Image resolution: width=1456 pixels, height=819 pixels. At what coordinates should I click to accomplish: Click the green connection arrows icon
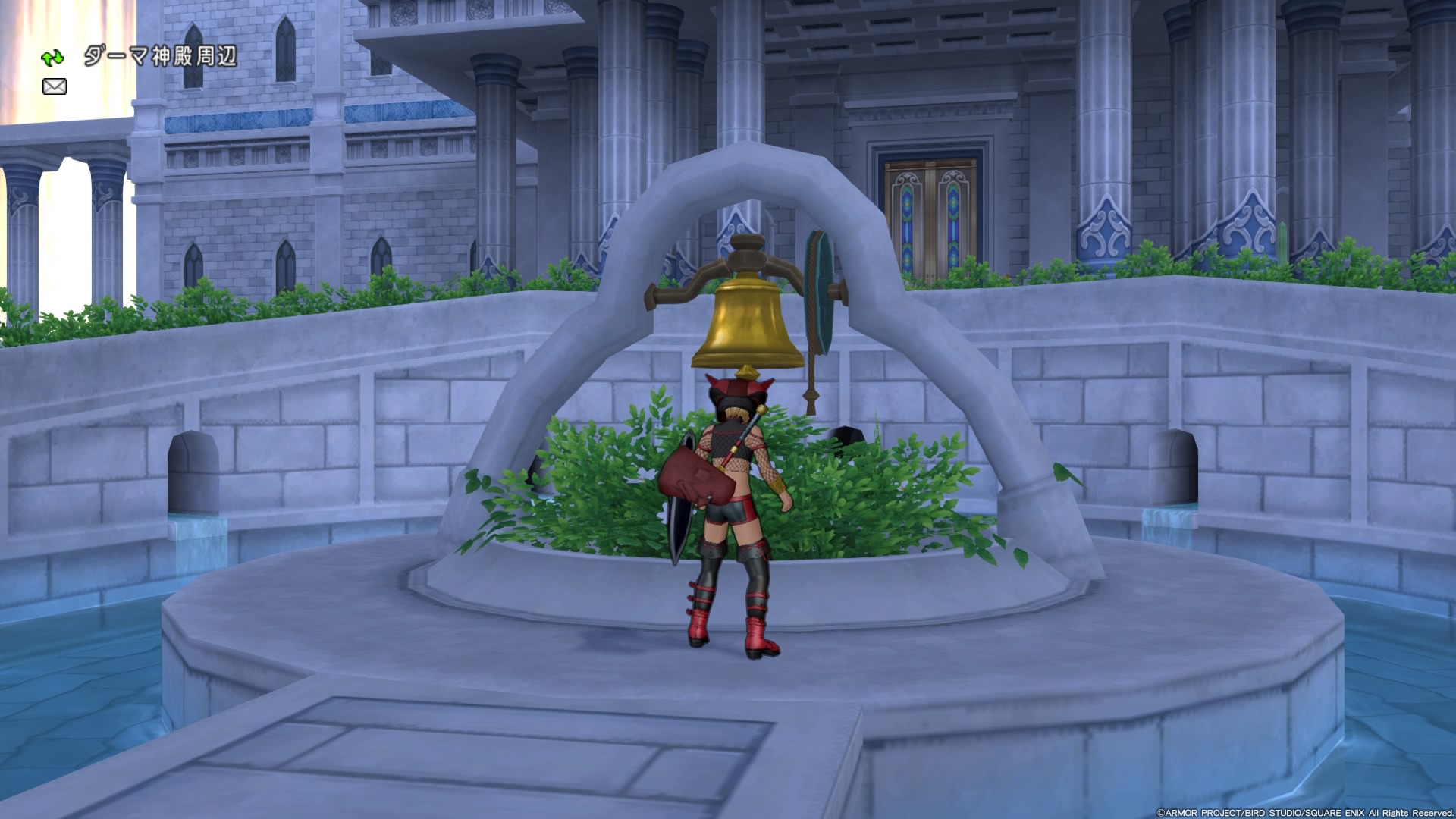pyautogui.click(x=53, y=58)
